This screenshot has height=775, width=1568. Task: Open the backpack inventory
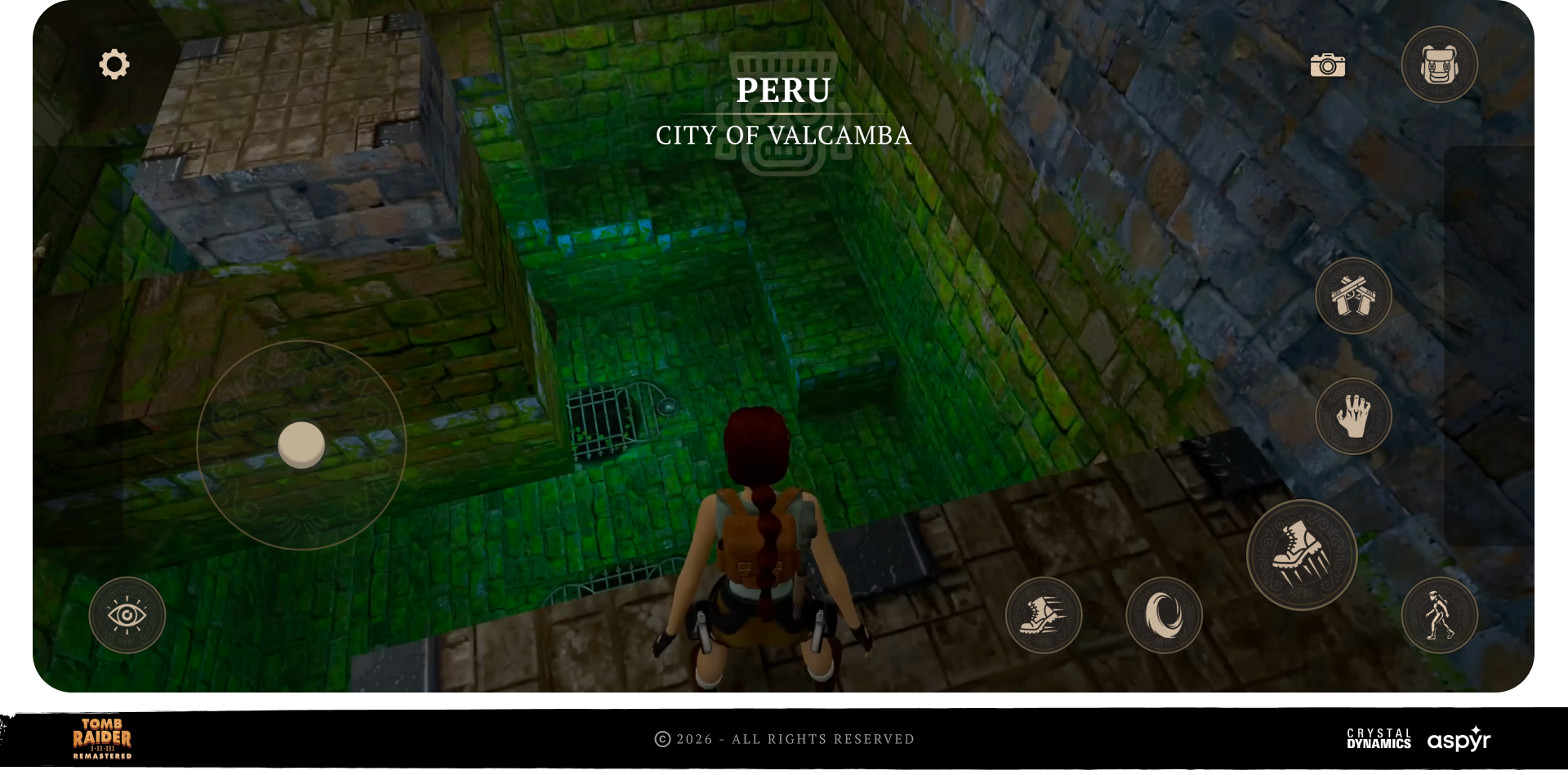pyautogui.click(x=1439, y=65)
